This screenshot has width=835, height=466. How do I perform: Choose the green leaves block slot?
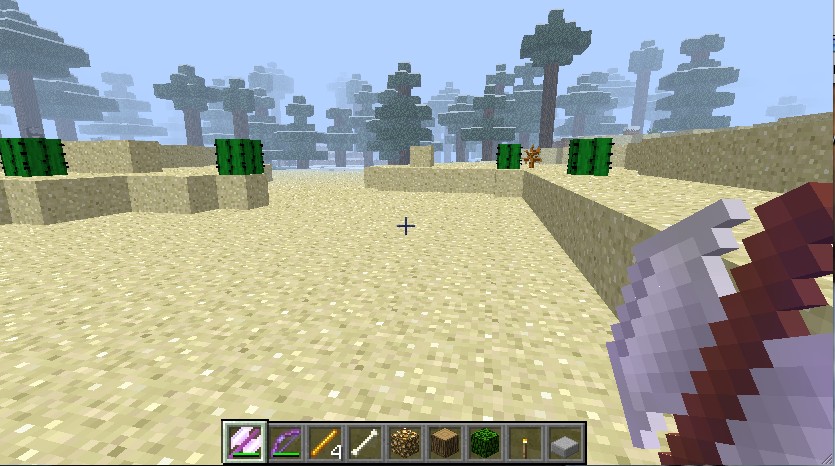pos(484,441)
